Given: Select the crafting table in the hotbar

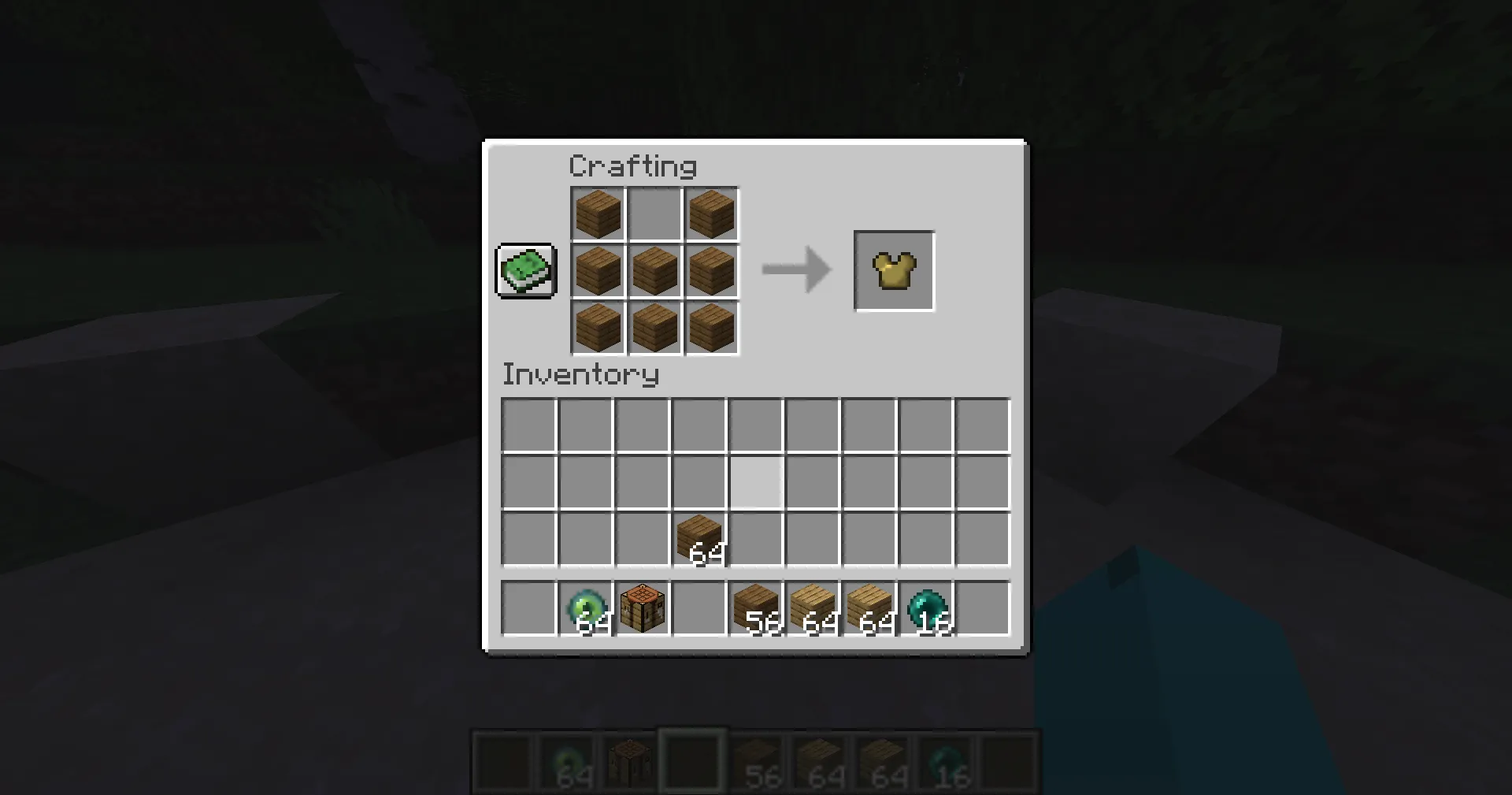Looking at the screenshot, I should click(x=643, y=605).
